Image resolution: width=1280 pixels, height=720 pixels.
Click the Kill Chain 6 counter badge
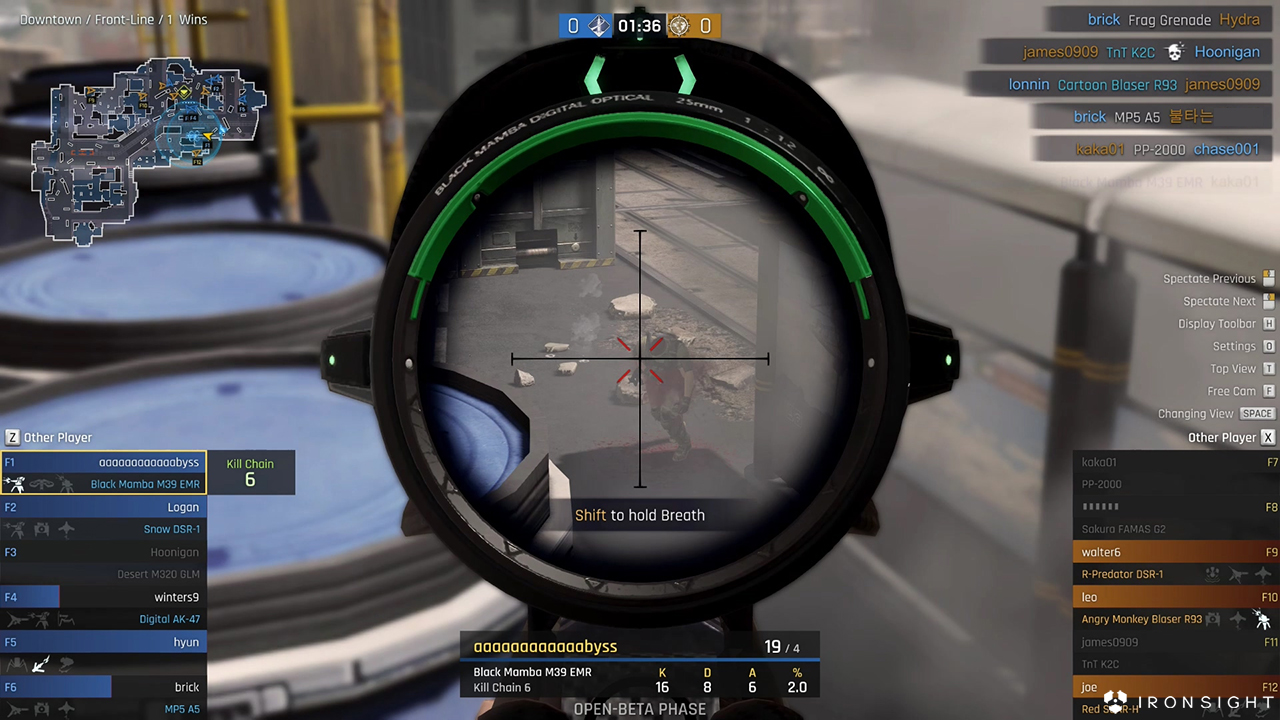[x=250, y=472]
